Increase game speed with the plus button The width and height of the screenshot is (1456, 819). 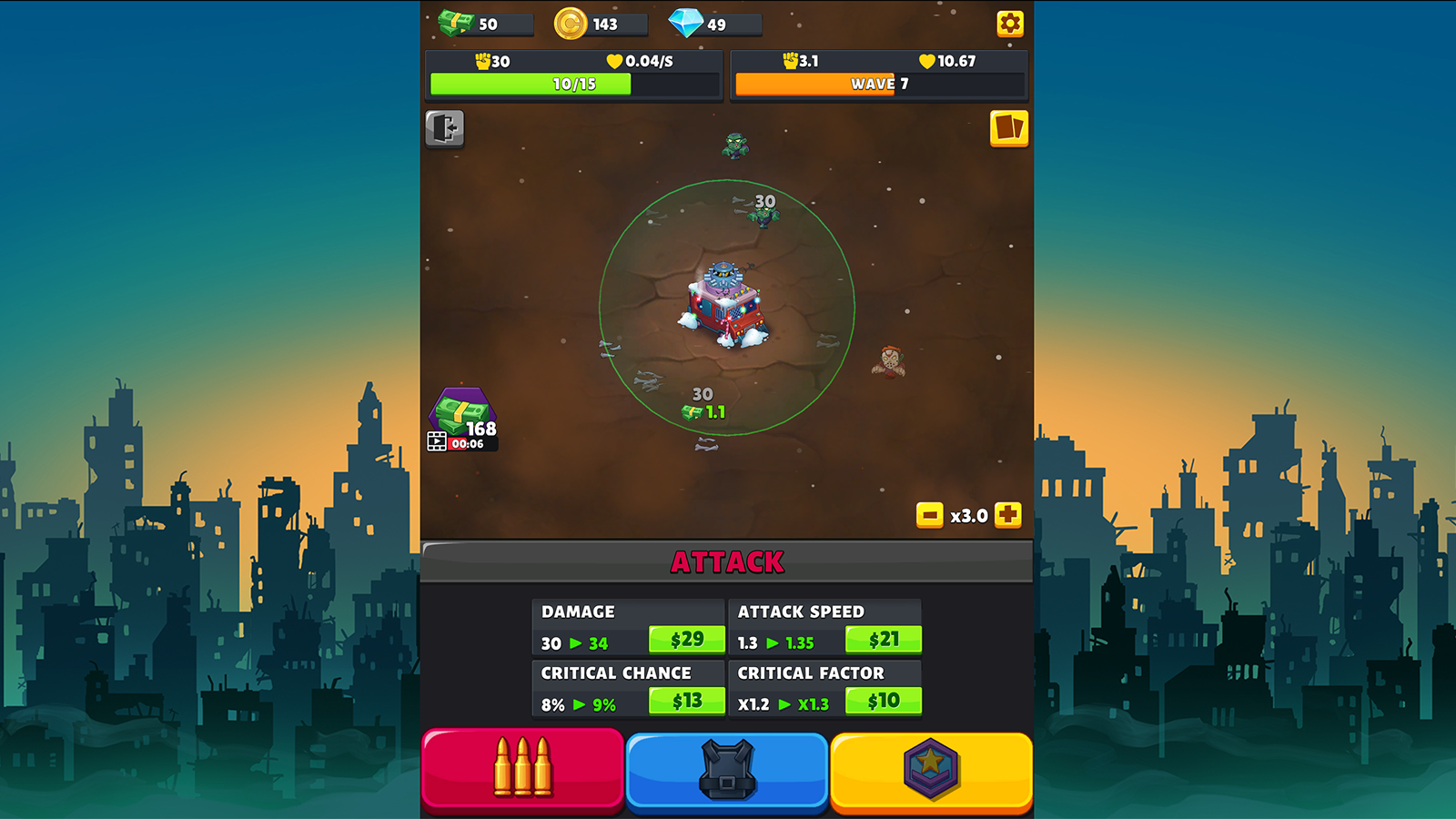point(1008,515)
